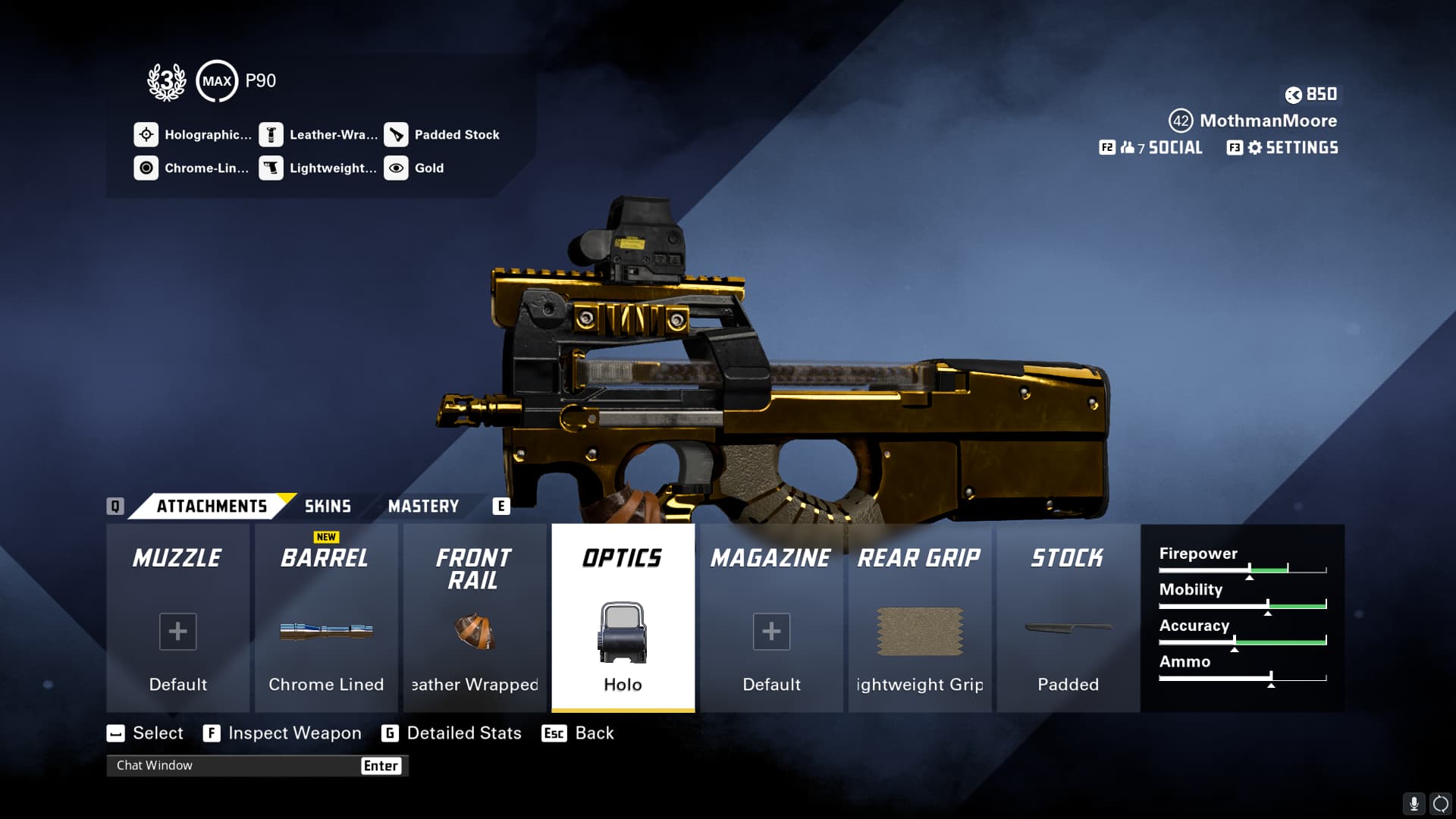This screenshot has width=1456, height=819.
Task: Select the Rear Grip Lightweight slot
Action: pyautogui.click(x=919, y=618)
